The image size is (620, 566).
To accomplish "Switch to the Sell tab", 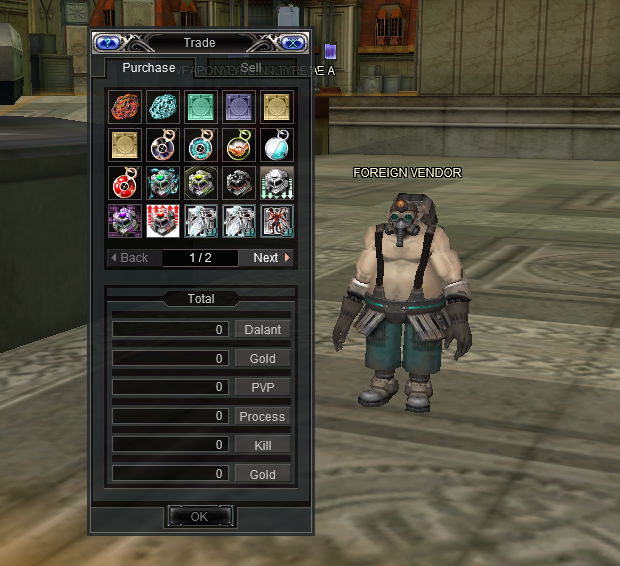I will coord(251,68).
